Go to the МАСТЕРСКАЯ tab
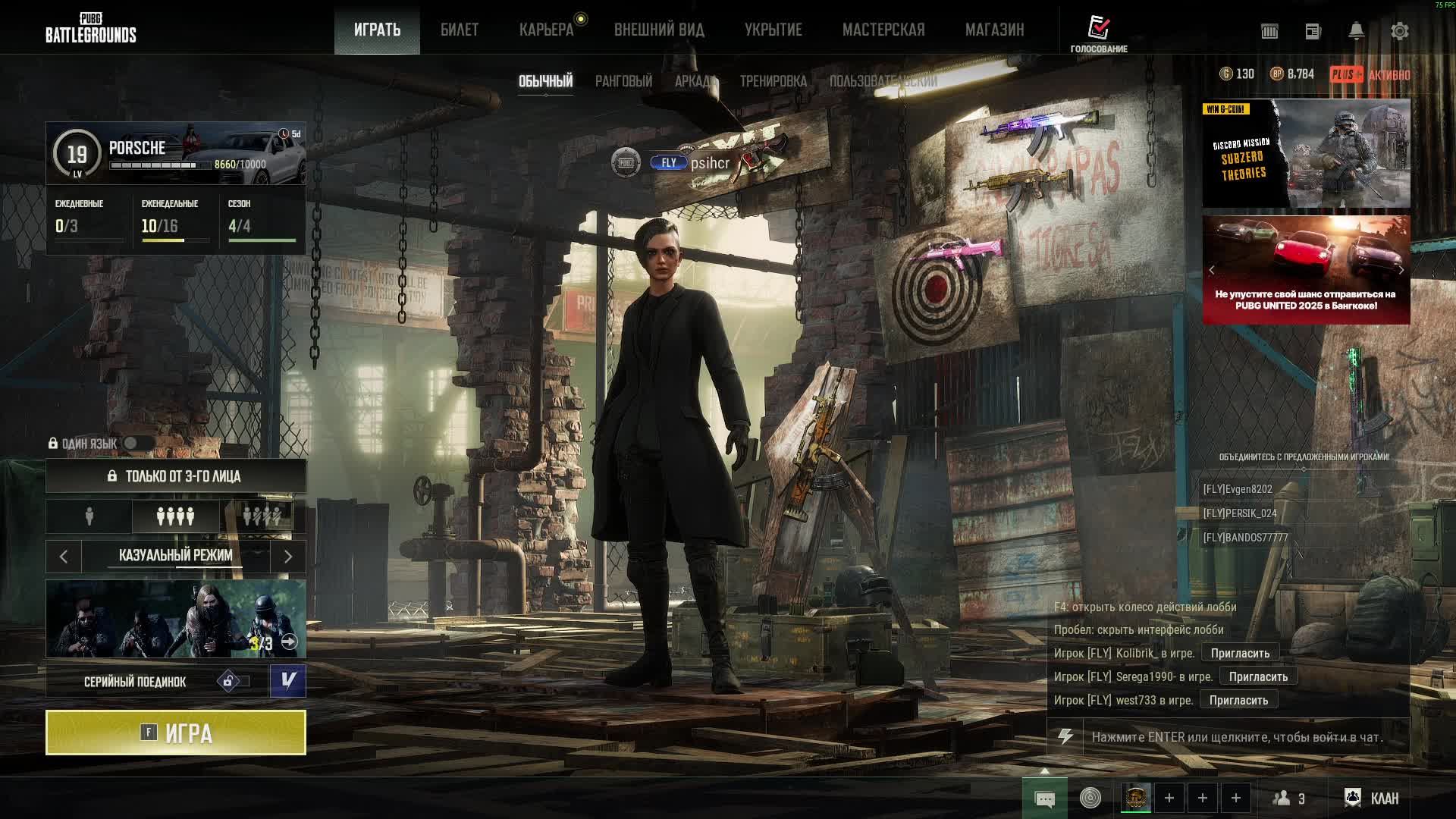This screenshot has width=1456, height=819. coord(883,30)
